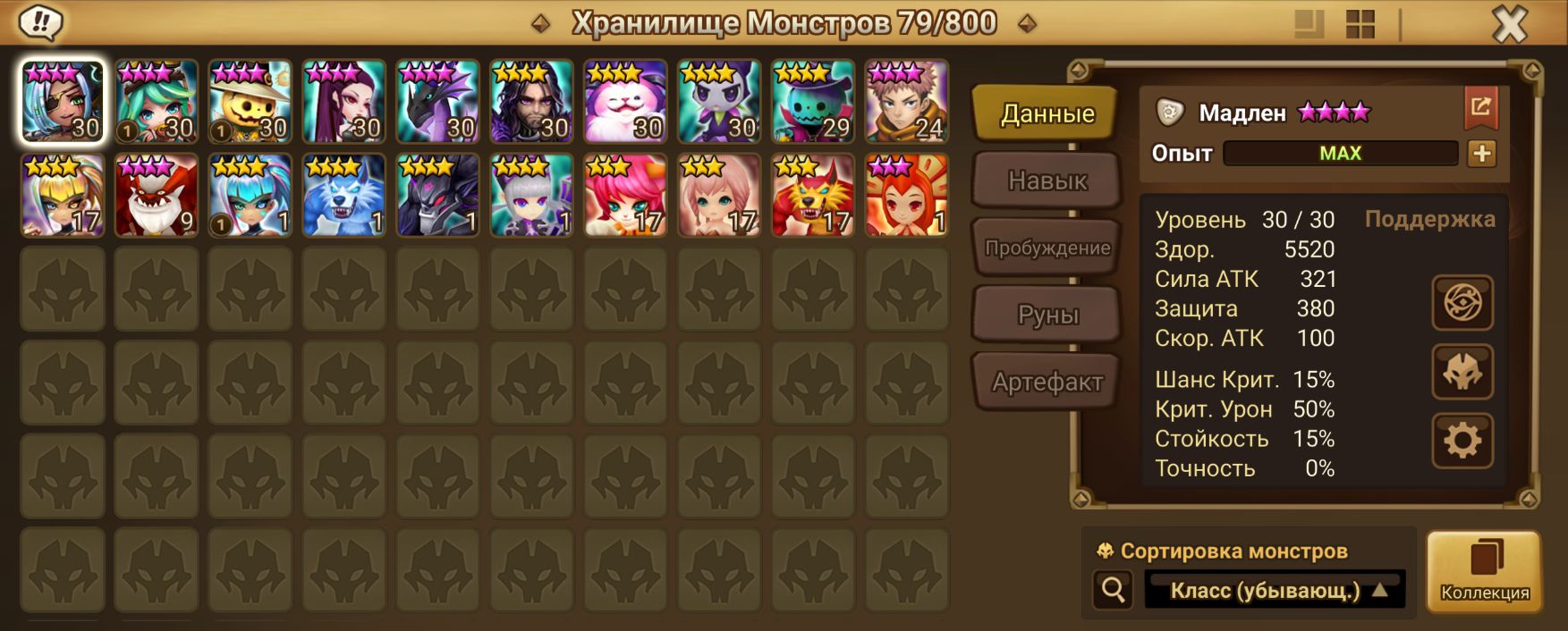Open the Артефакт tab

point(1047,383)
